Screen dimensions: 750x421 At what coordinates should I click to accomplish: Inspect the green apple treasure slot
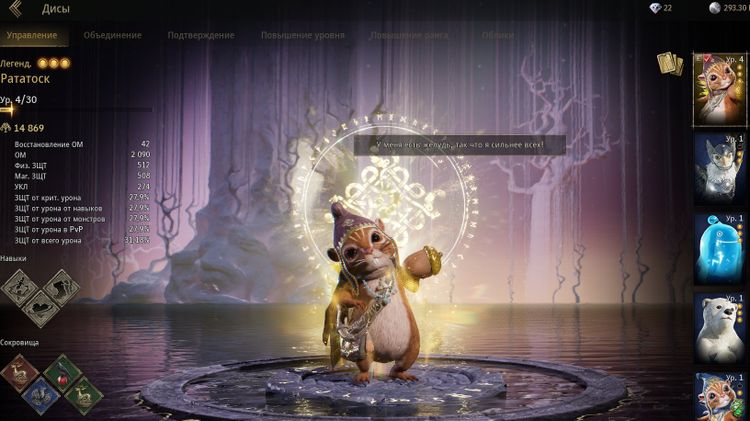62,373
